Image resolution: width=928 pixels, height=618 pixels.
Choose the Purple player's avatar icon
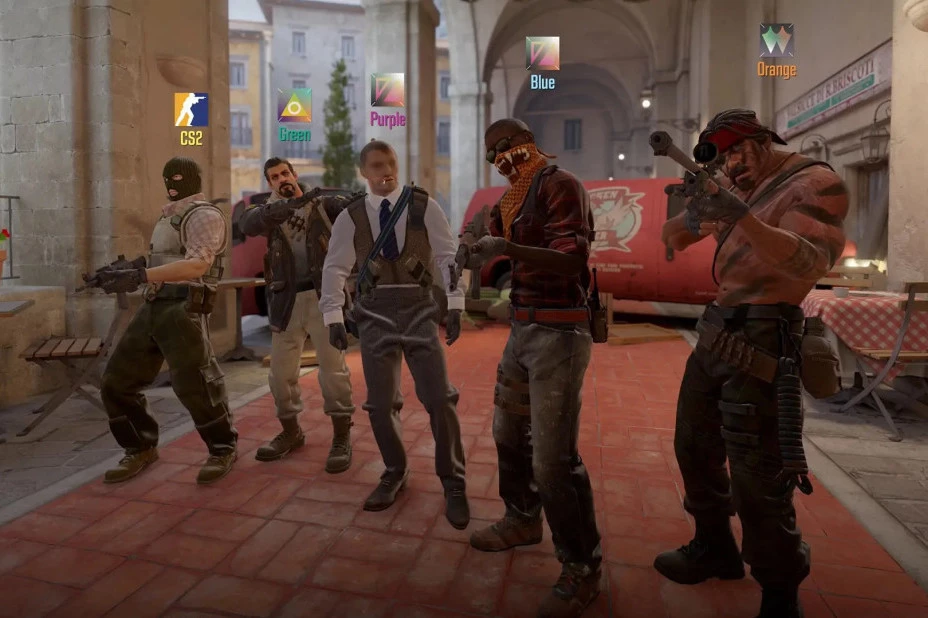[x=388, y=90]
